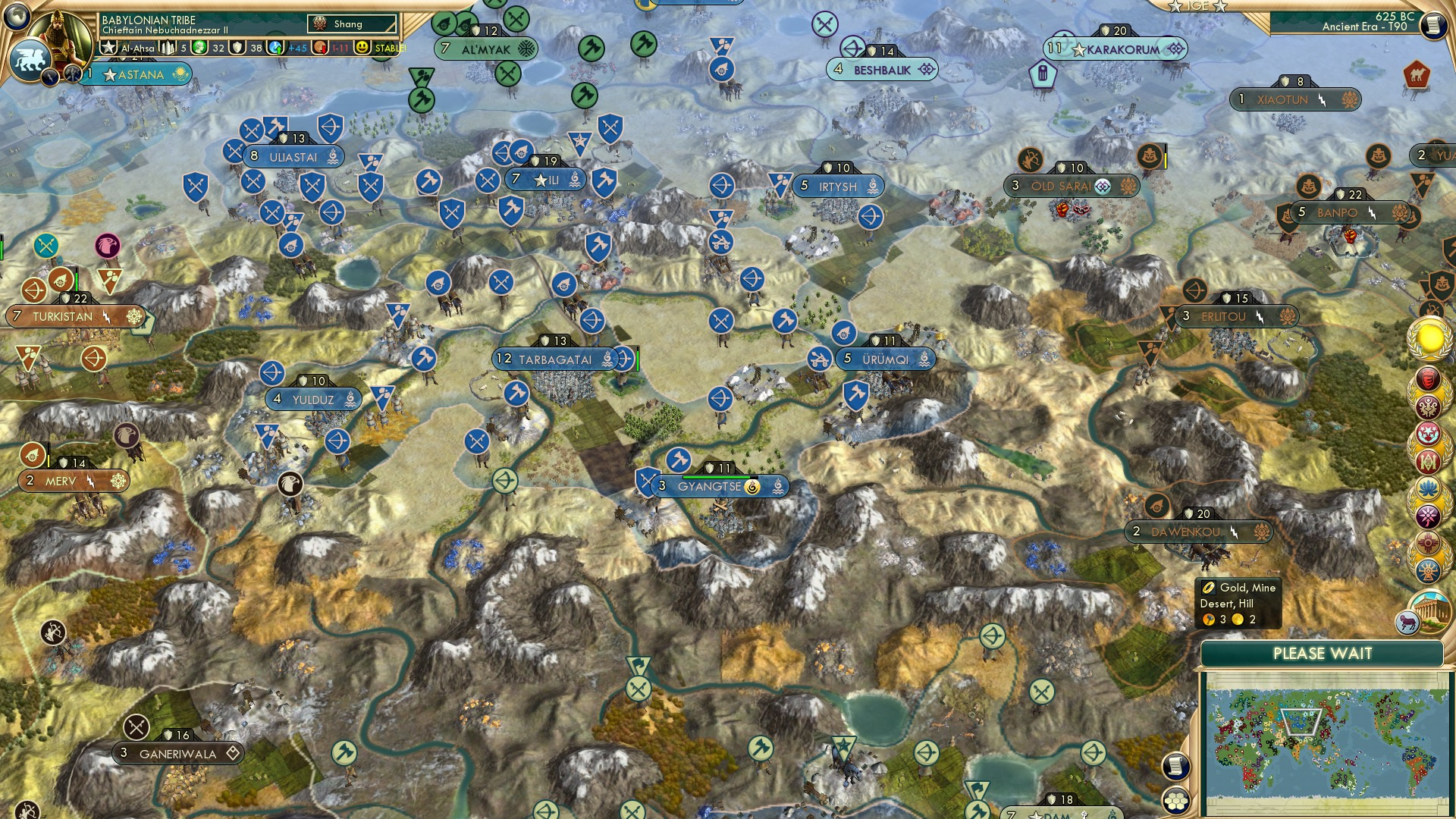Click the red crest notification in the right column
The height and width of the screenshot is (819, 1456).
tap(1429, 379)
